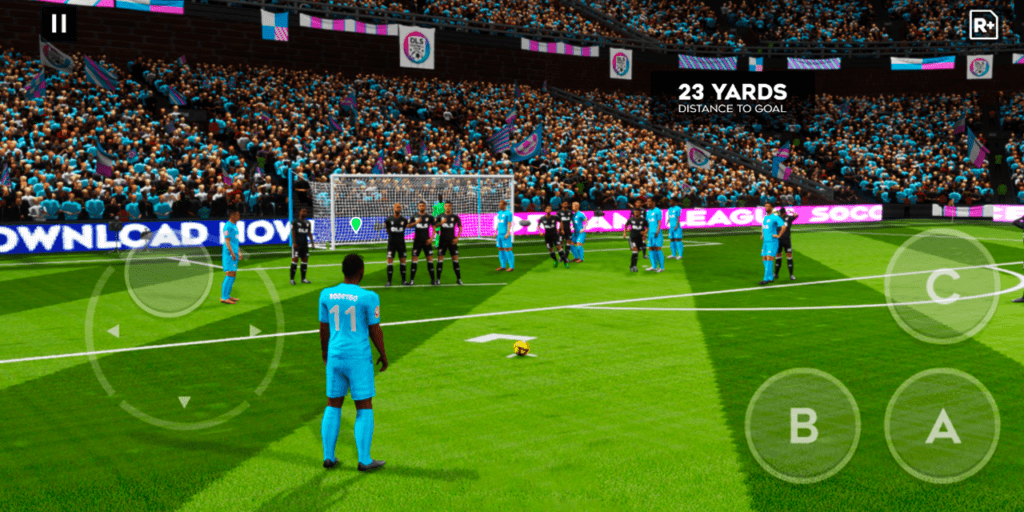Tap the virtual joystick's up arrow

(184, 261)
